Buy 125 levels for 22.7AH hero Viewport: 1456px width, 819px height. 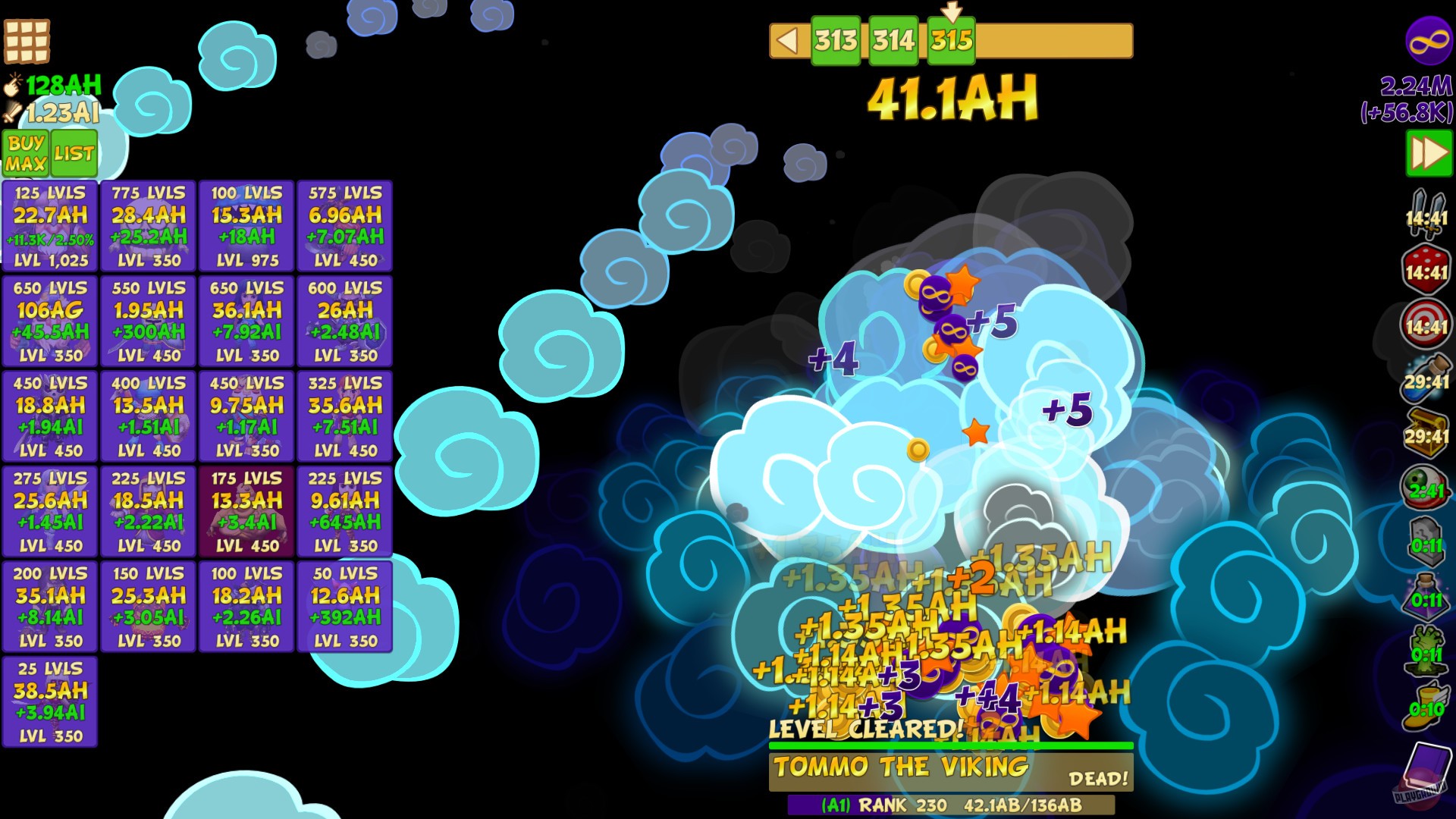(50, 226)
